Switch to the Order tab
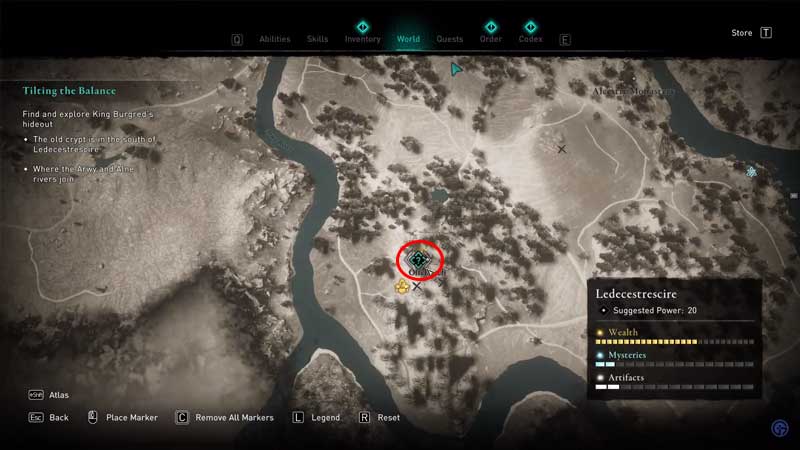 490,40
